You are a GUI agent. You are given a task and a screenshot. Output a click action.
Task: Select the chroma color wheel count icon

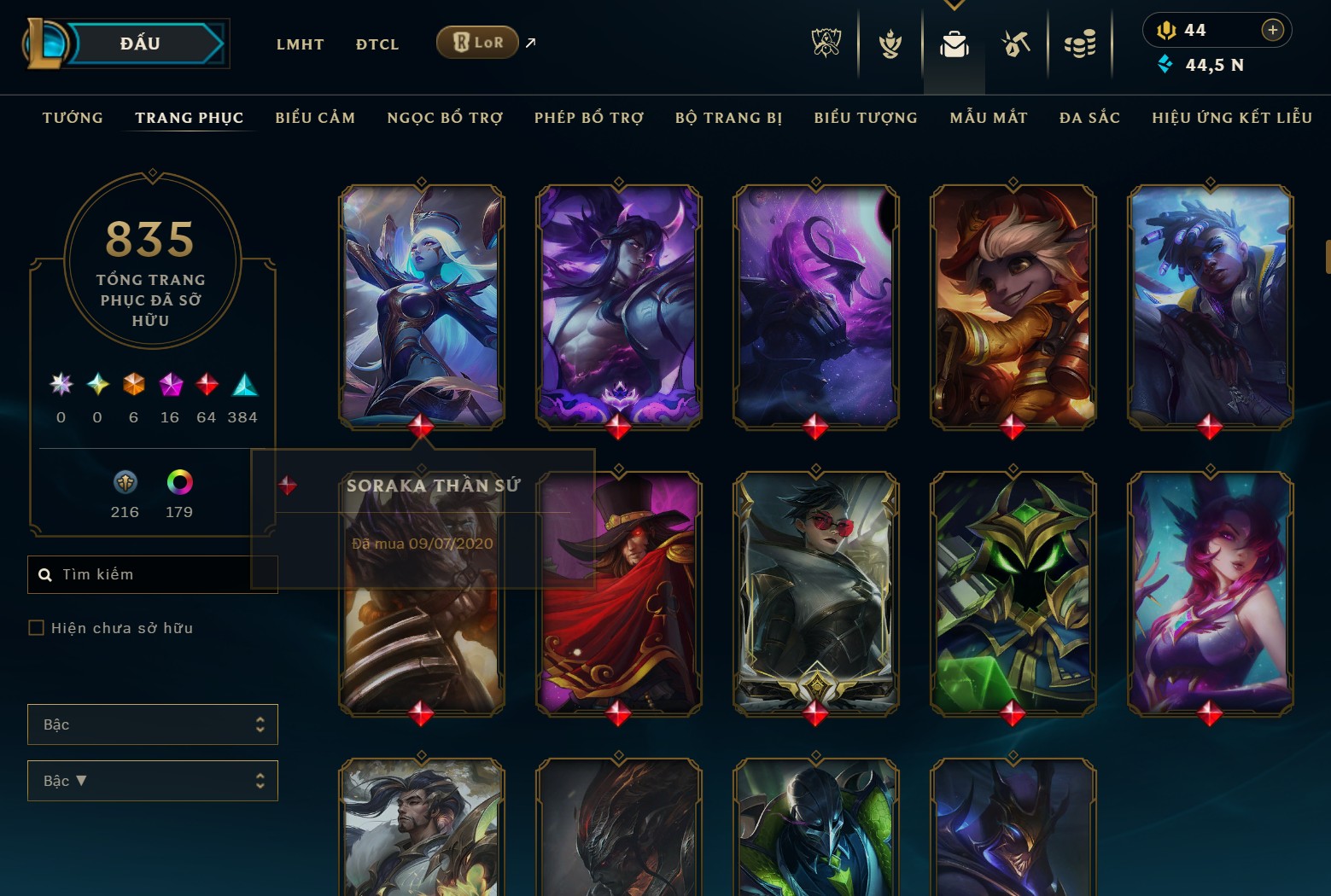[178, 483]
